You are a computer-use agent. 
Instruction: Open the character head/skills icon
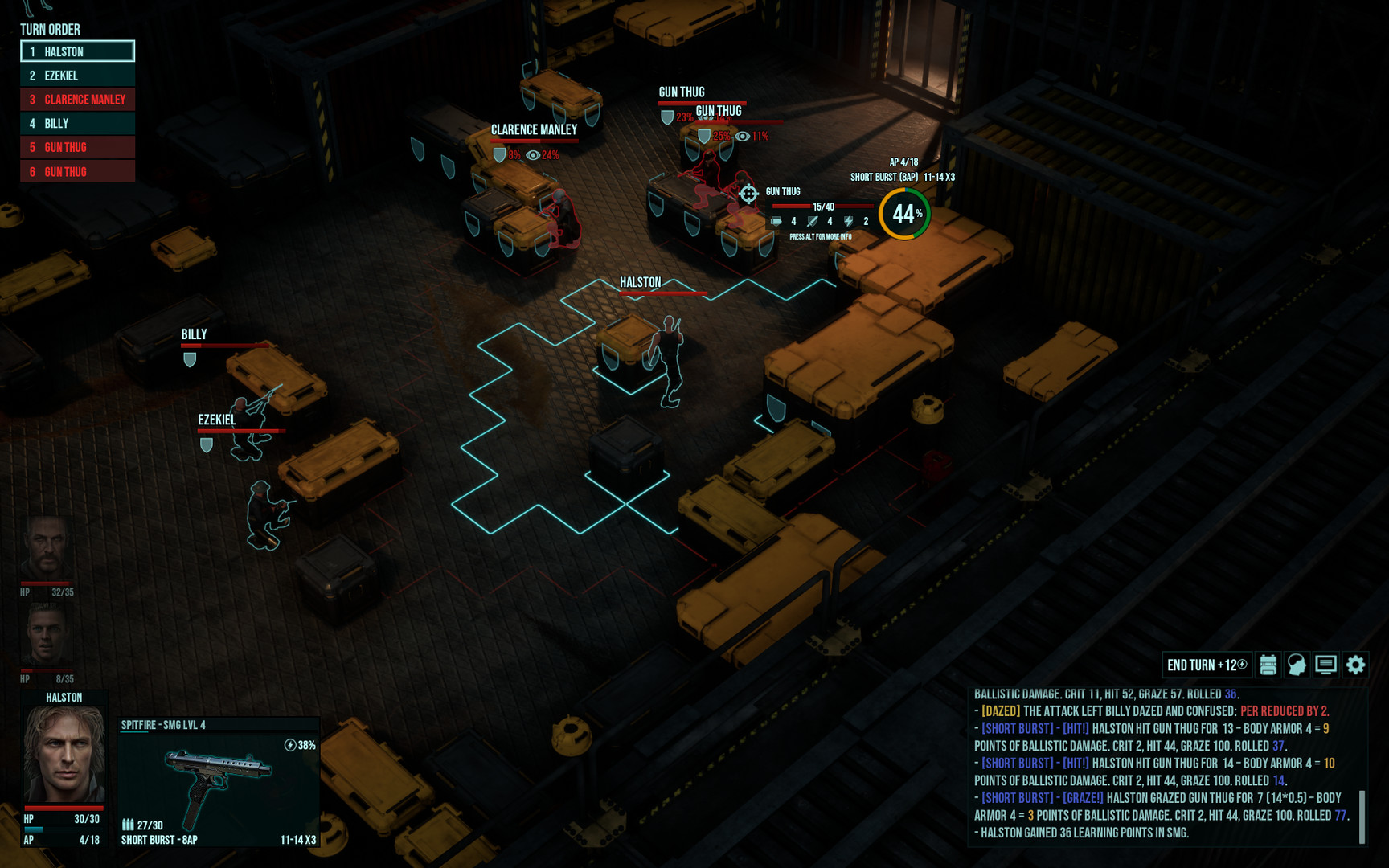pos(1297,665)
